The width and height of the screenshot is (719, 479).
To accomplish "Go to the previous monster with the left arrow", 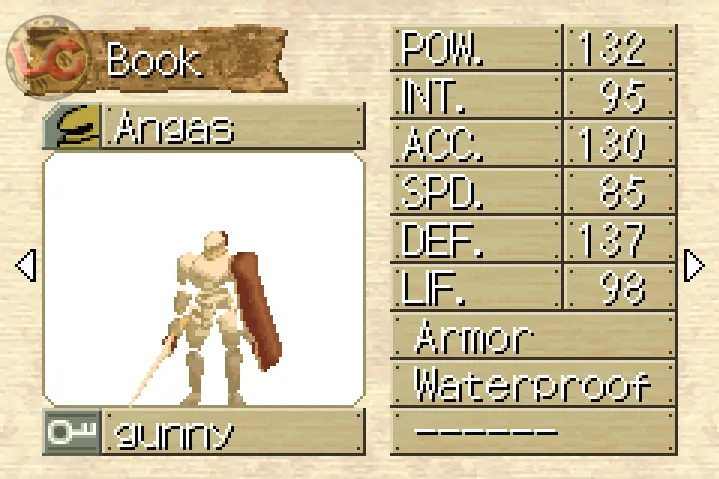I will click(27, 265).
